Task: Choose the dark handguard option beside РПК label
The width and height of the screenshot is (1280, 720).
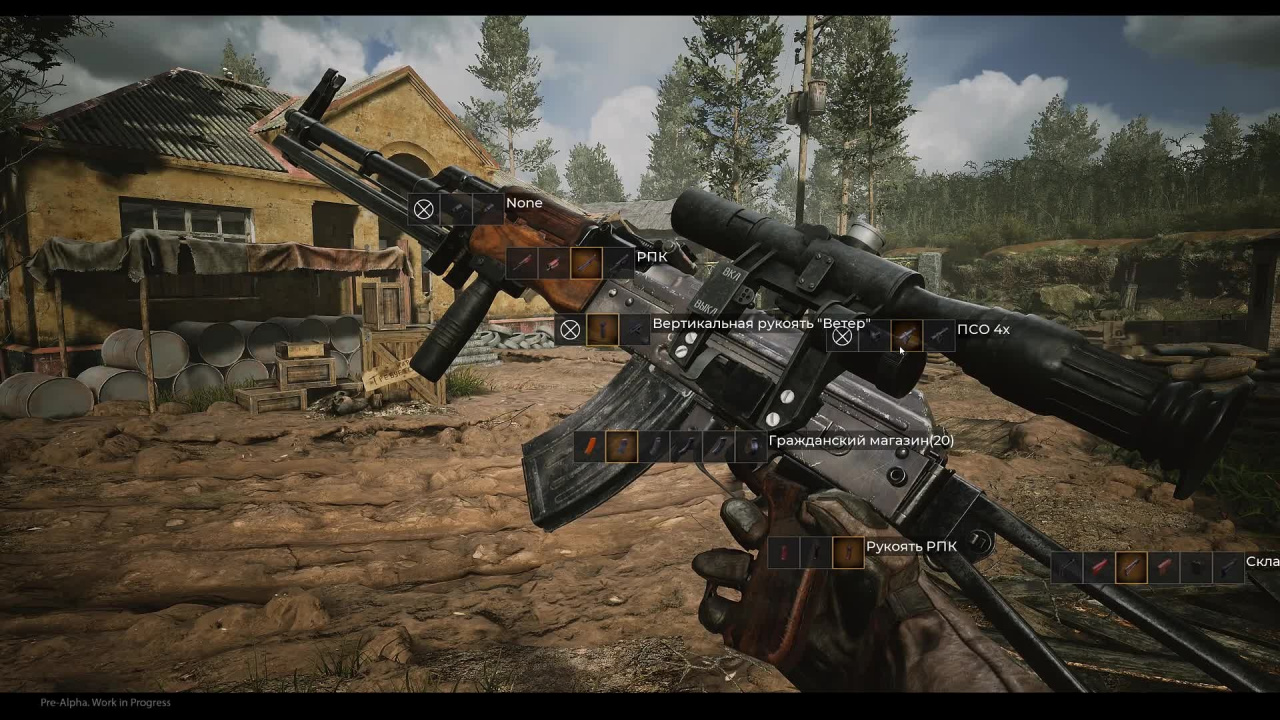Action: (619, 263)
